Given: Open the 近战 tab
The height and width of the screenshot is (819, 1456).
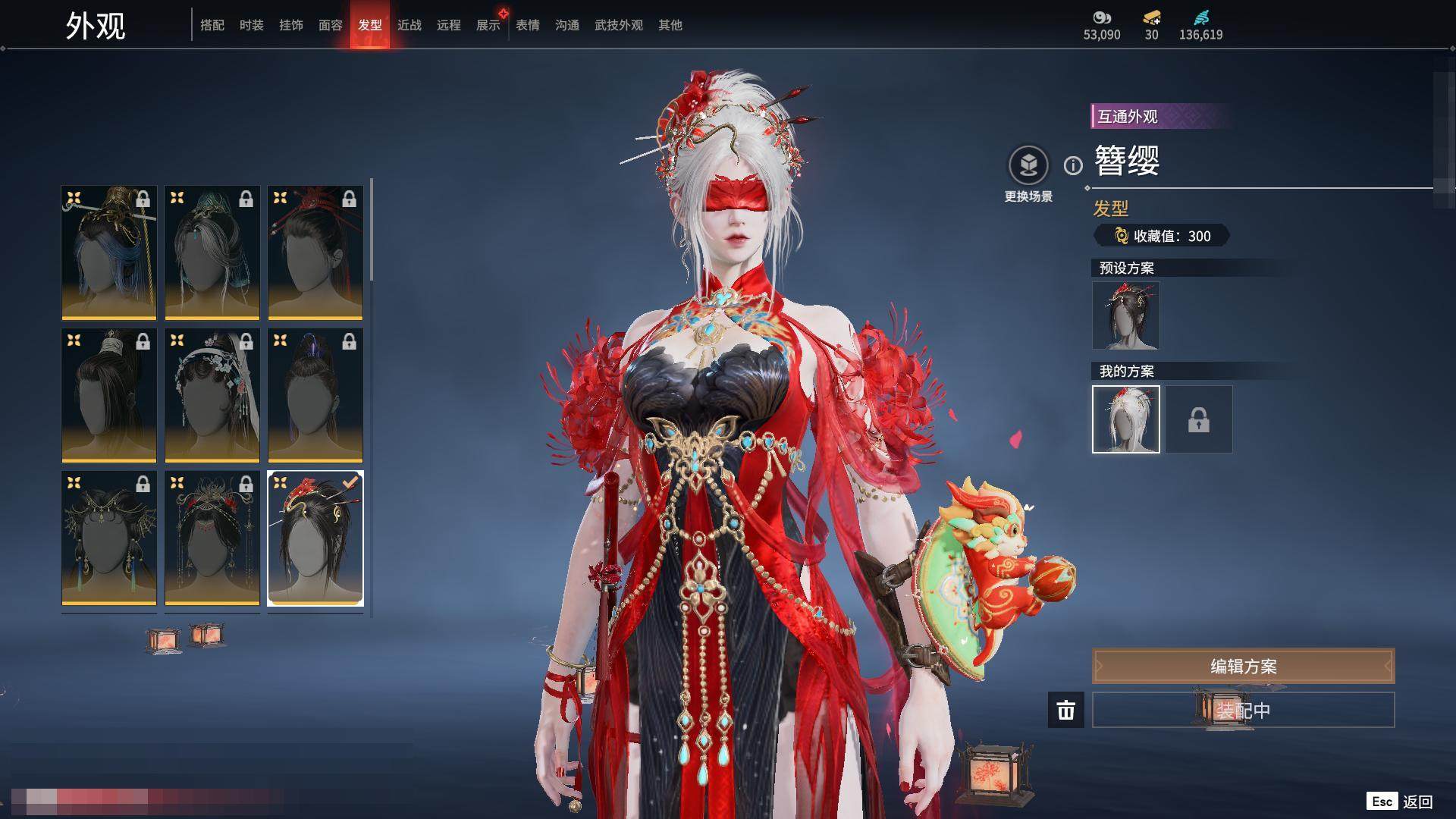Looking at the screenshot, I should pyautogui.click(x=409, y=25).
